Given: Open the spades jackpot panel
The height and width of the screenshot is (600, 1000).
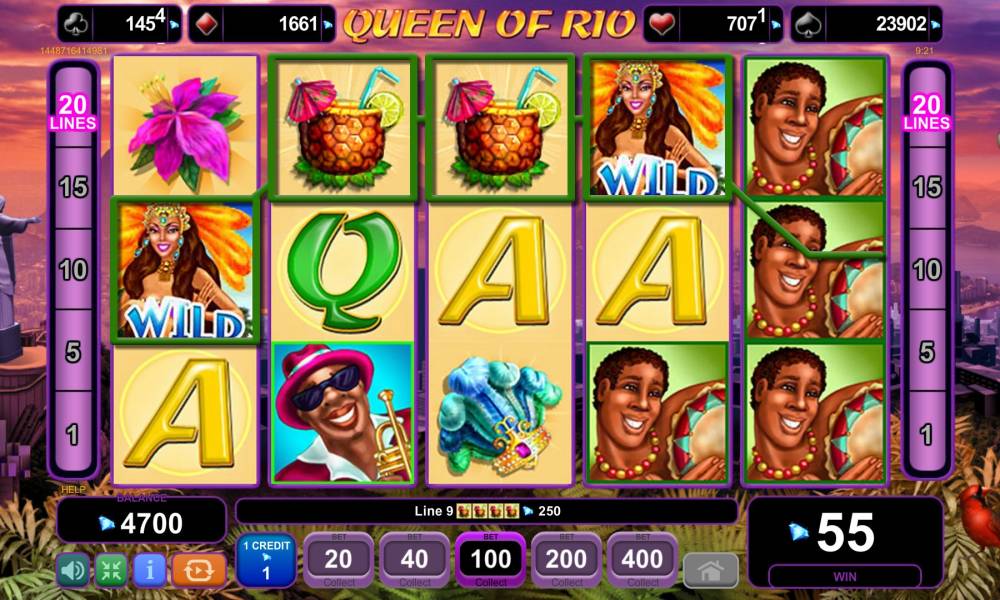Looking at the screenshot, I should coord(866,23).
